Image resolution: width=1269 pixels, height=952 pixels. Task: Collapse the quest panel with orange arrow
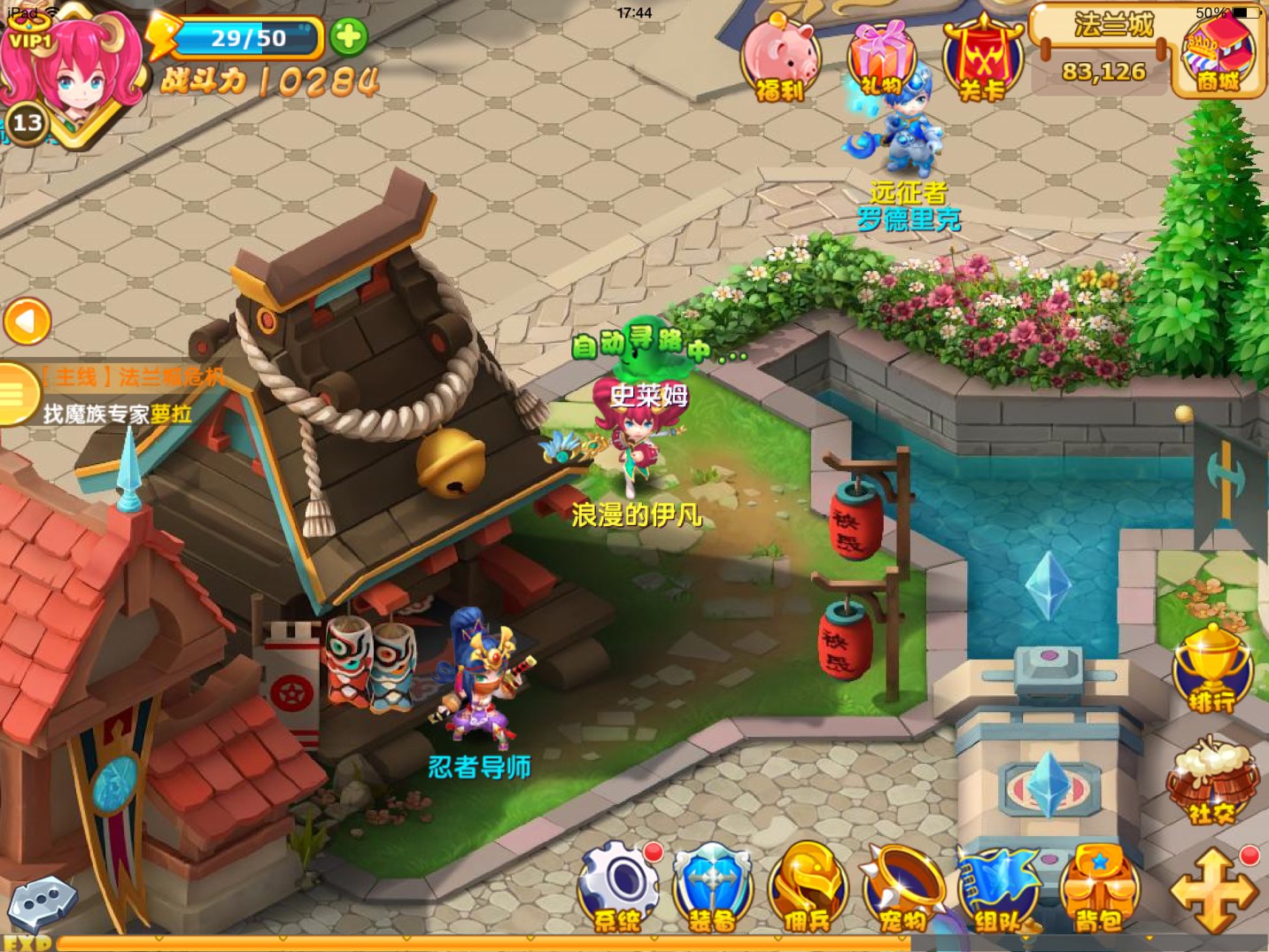(27, 321)
